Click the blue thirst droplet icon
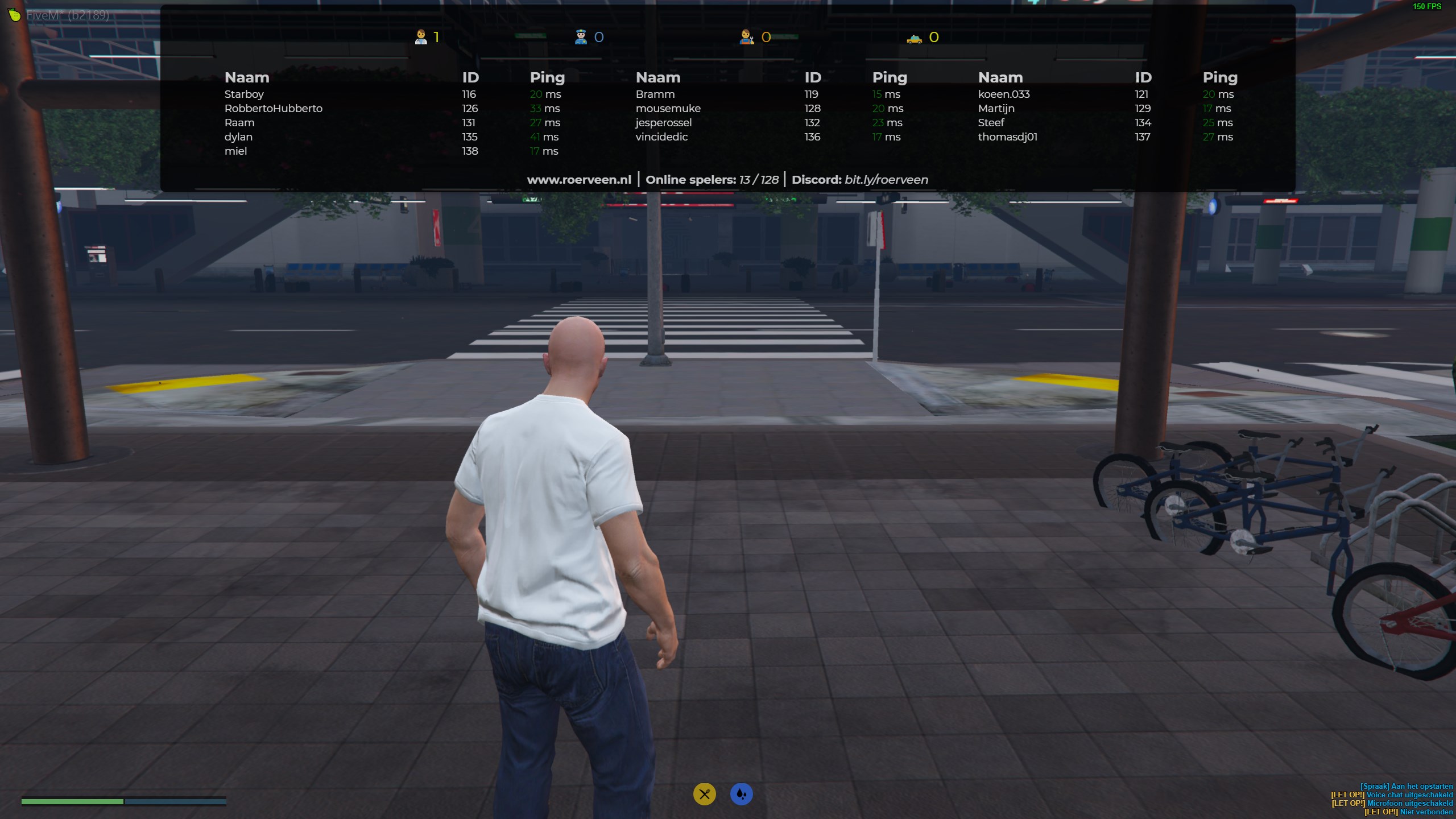The width and height of the screenshot is (1456, 819). [x=741, y=794]
